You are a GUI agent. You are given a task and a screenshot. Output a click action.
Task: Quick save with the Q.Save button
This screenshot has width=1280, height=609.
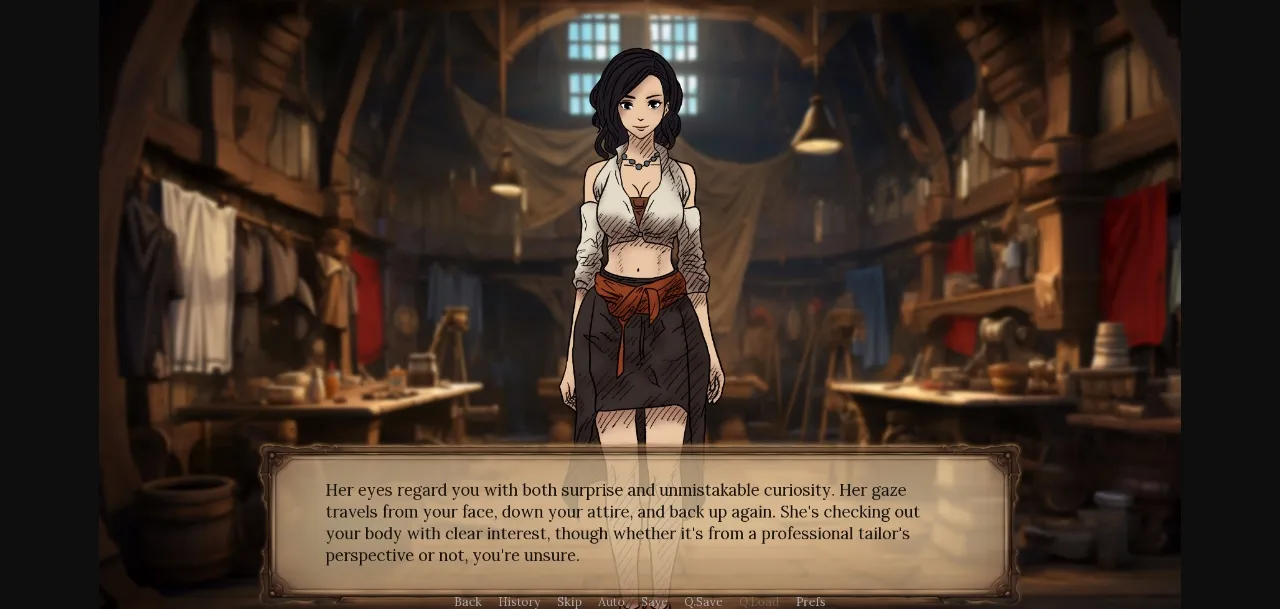(x=703, y=602)
